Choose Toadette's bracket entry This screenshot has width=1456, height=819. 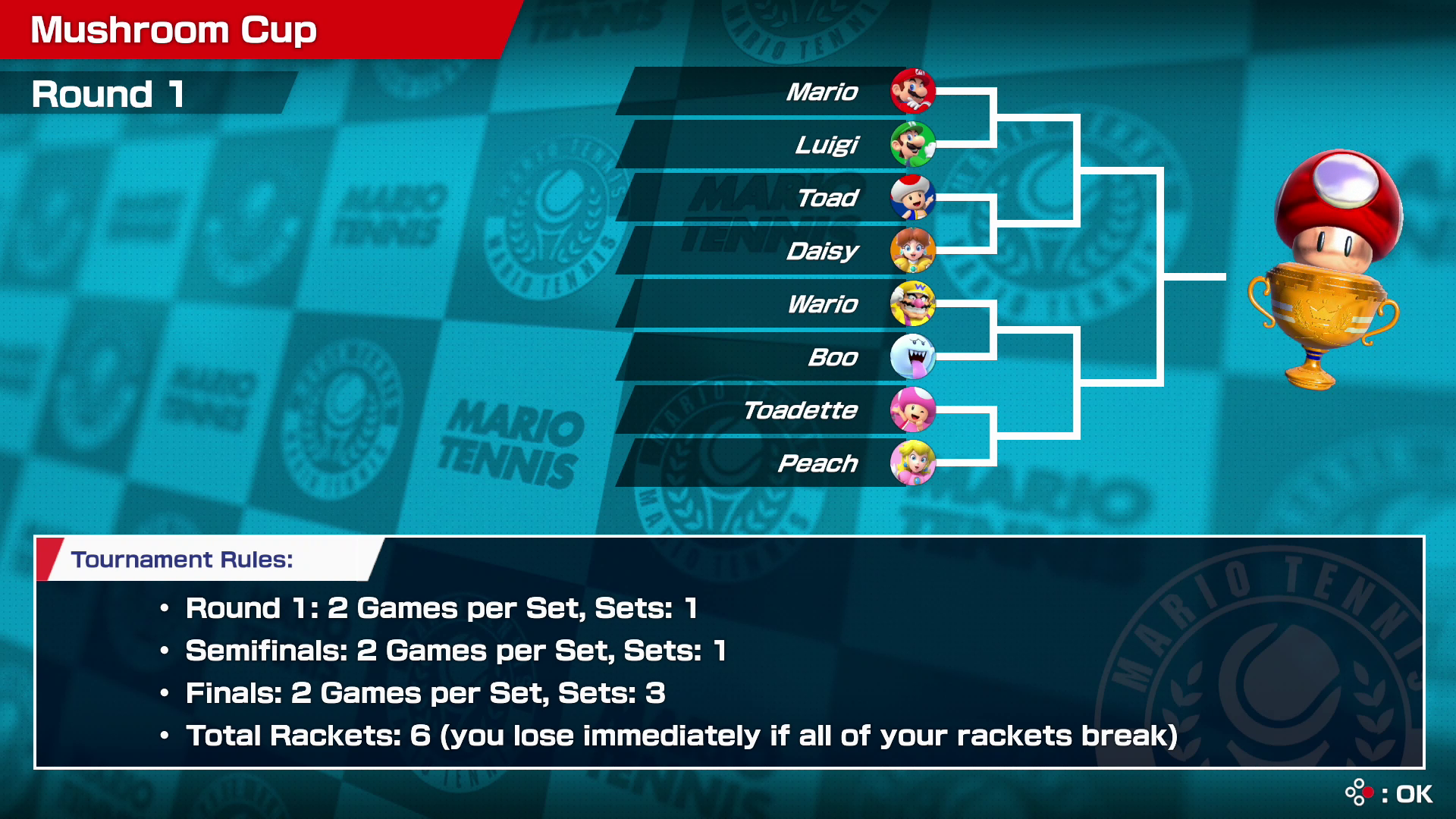[773, 410]
